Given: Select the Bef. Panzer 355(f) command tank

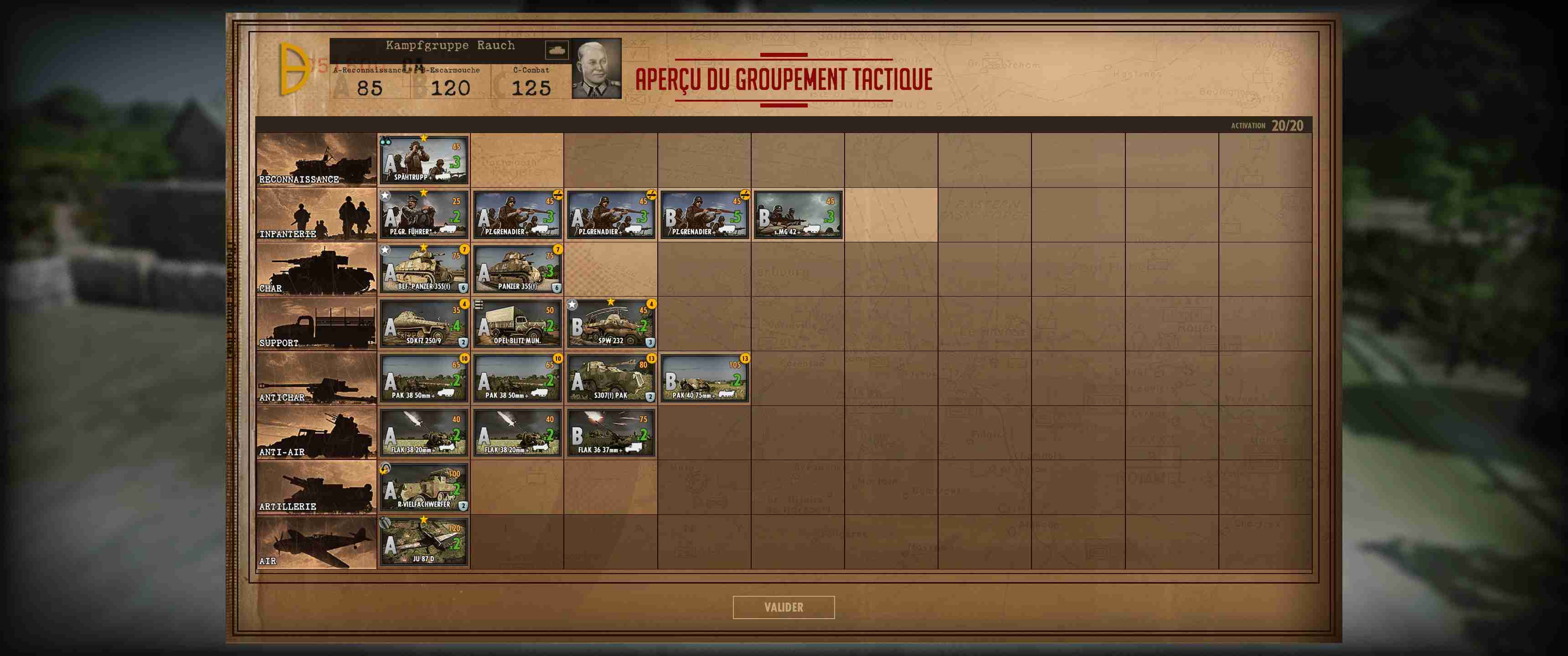Looking at the screenshot, I should tap(423, 270).
